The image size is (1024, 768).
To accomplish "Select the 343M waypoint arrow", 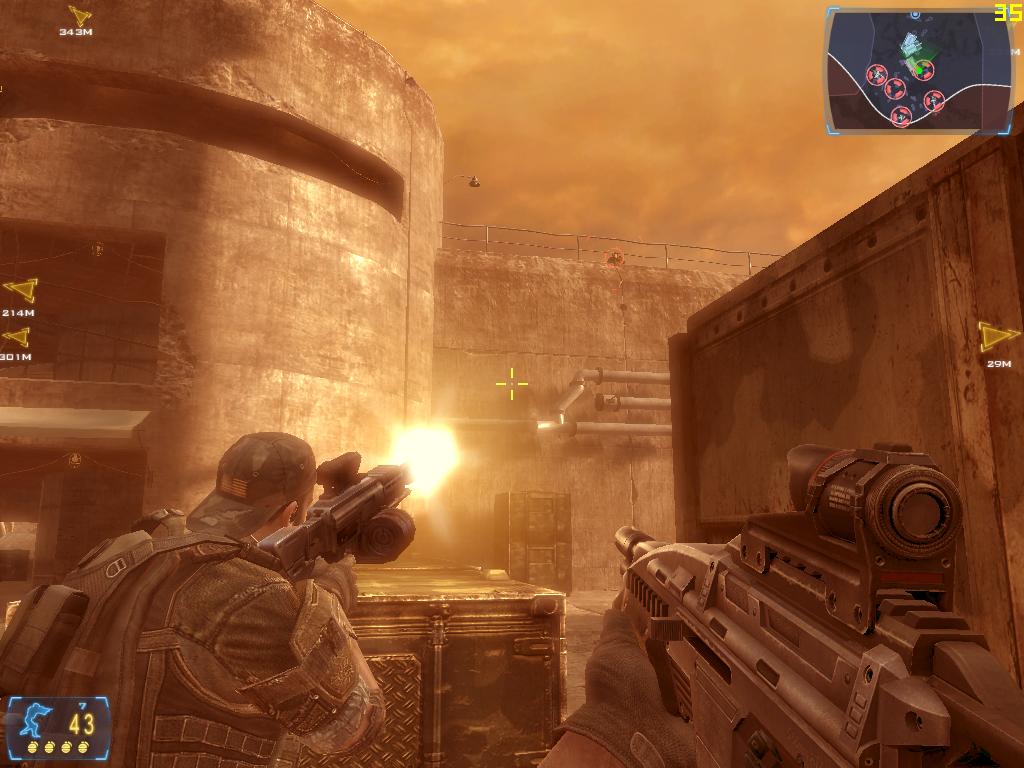I will click(x=79, y=15).
